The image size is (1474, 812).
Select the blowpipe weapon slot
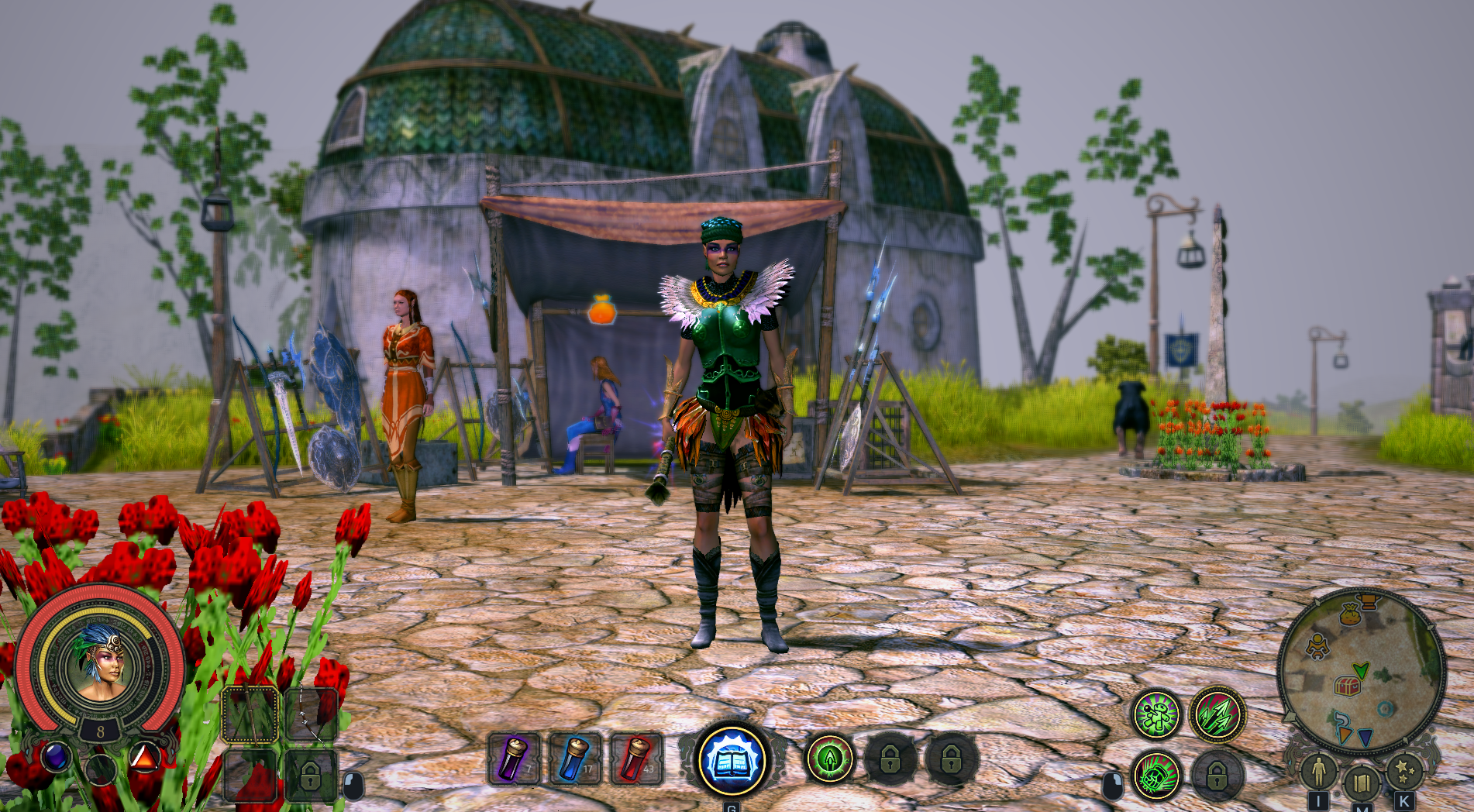[251, 714]
